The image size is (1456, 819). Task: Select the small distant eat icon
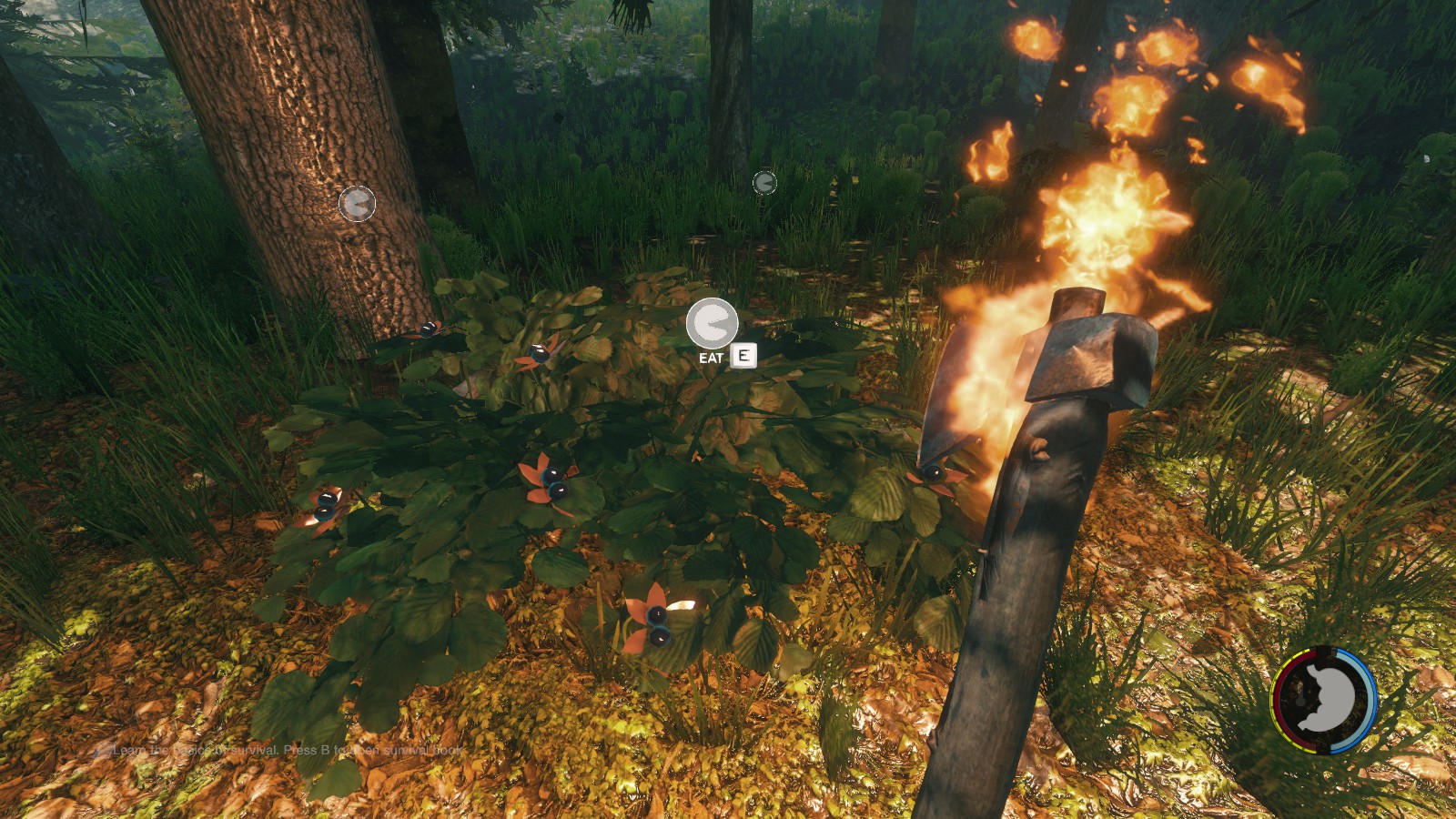pos(764,183)
